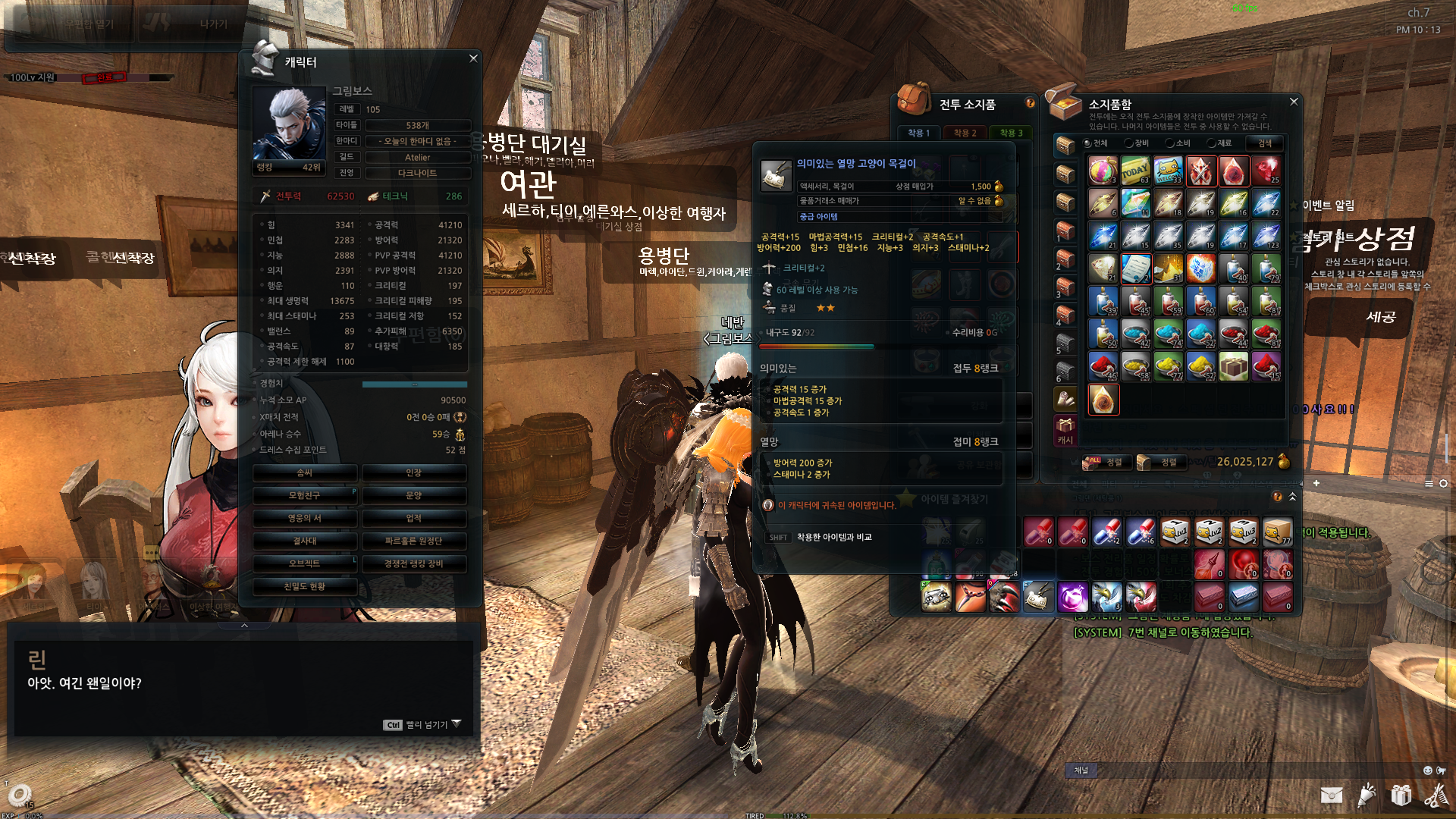
Task: Select the purple potion quick slot
Action: (x=1072, y=598)
